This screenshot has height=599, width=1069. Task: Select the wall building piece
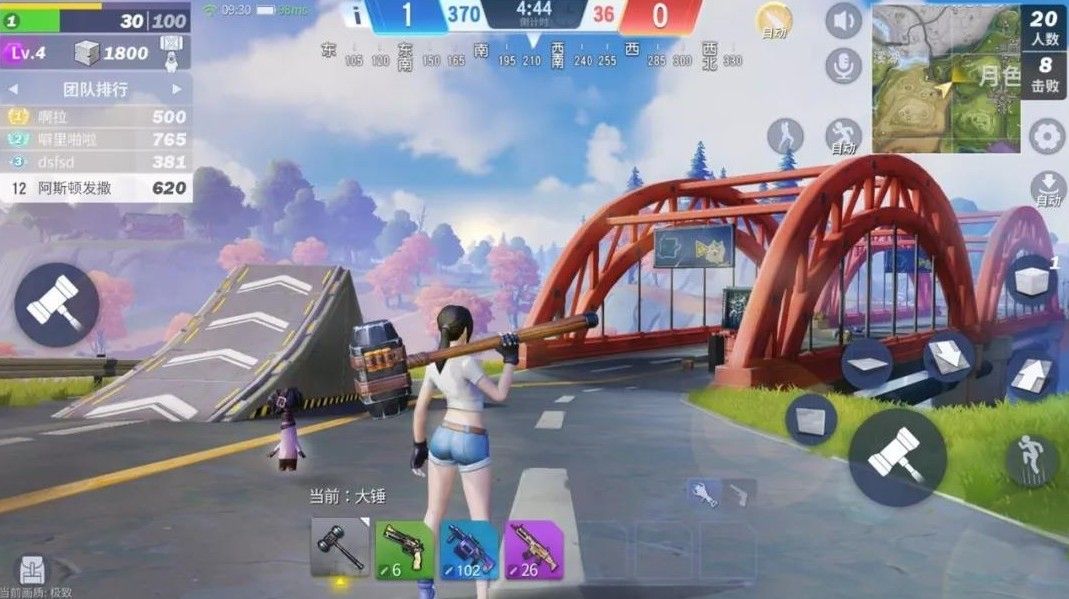(x=811, y=418)
